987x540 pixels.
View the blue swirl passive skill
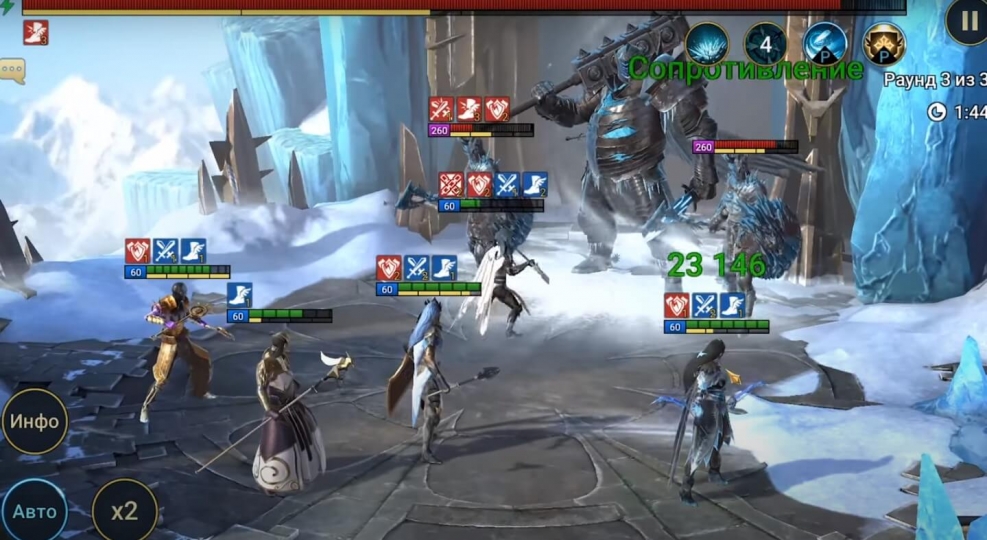(825, 44)
